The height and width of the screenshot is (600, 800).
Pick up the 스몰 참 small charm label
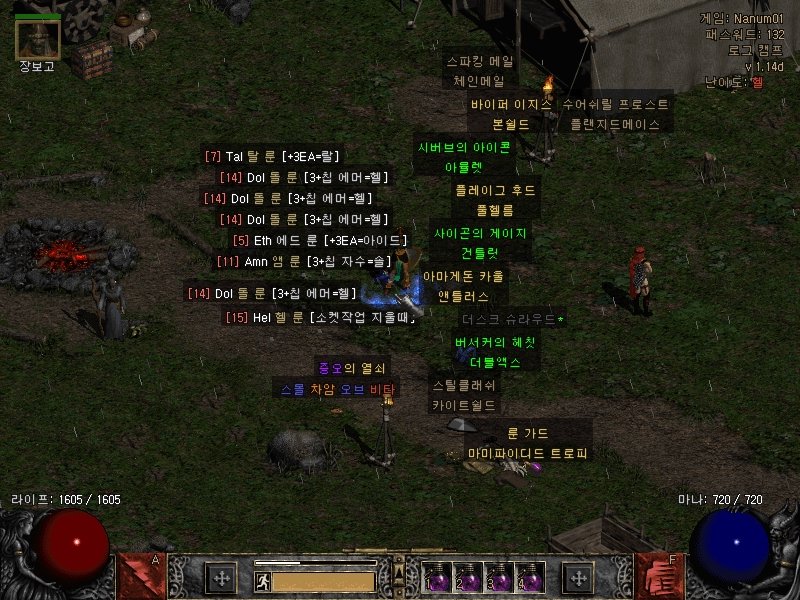(x=338, y=389)
